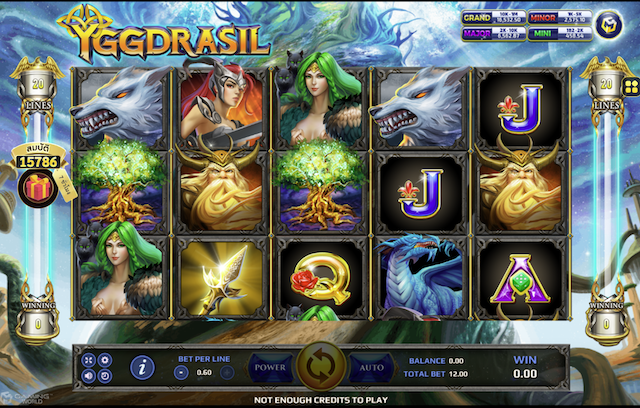Image resolution: width=640 pixels, height=408 pixels.
Task: Decrease the bet per line
Action: 181,372
